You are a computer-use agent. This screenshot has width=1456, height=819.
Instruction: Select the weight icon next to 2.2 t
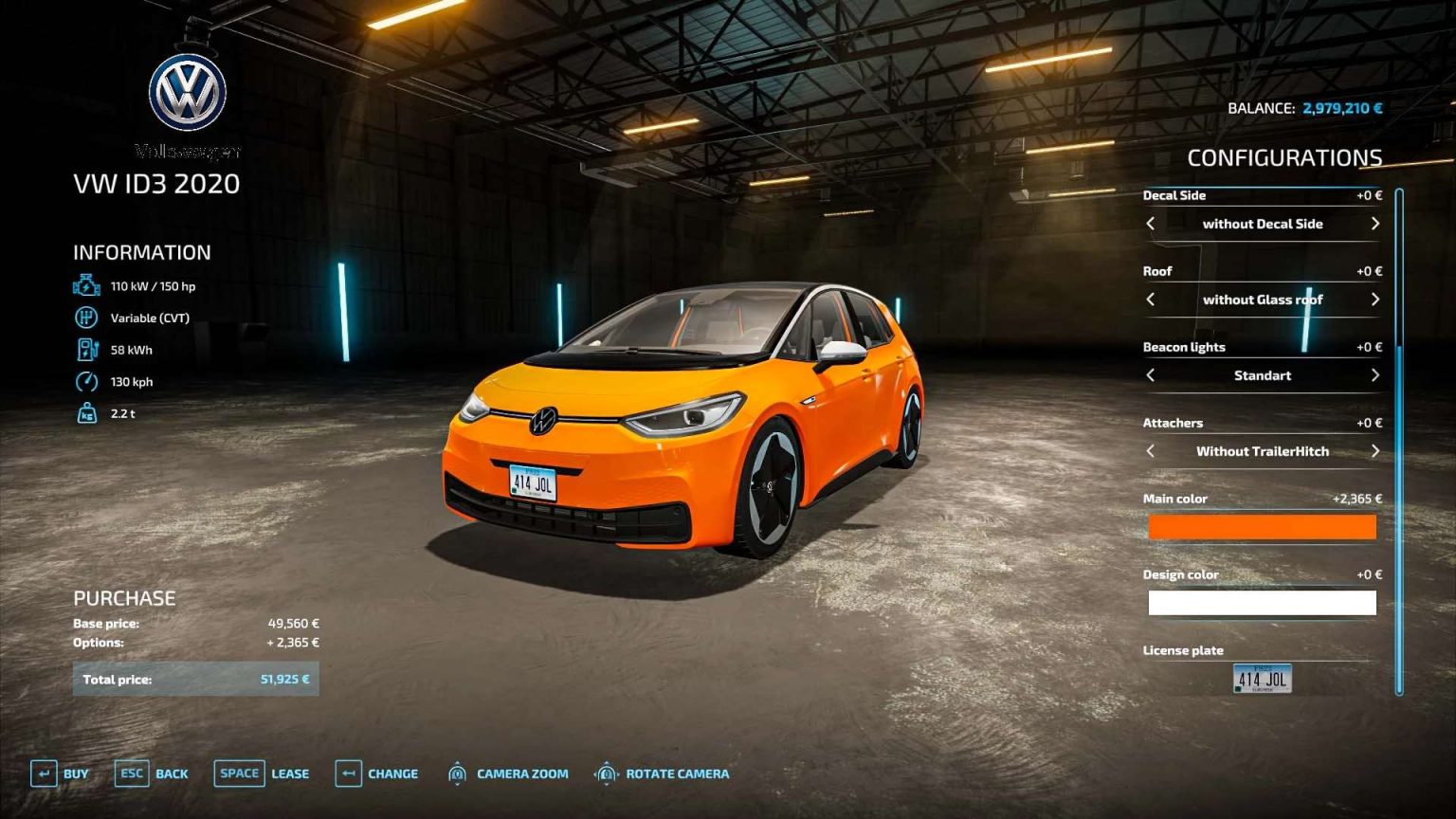click(x=86, y=413)
